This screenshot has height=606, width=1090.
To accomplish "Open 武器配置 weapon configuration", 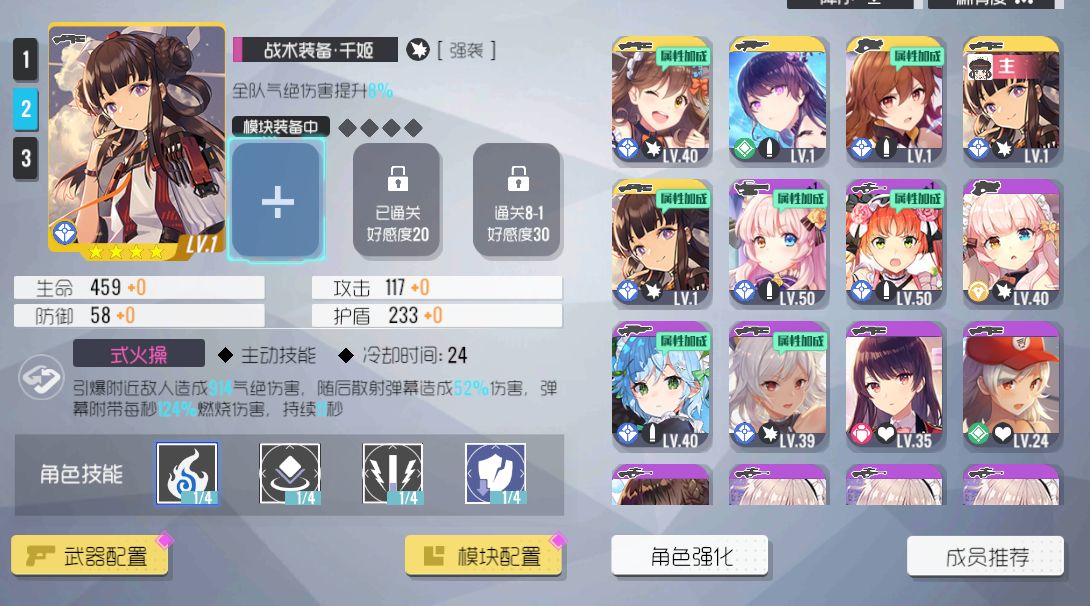I will 91,556.
